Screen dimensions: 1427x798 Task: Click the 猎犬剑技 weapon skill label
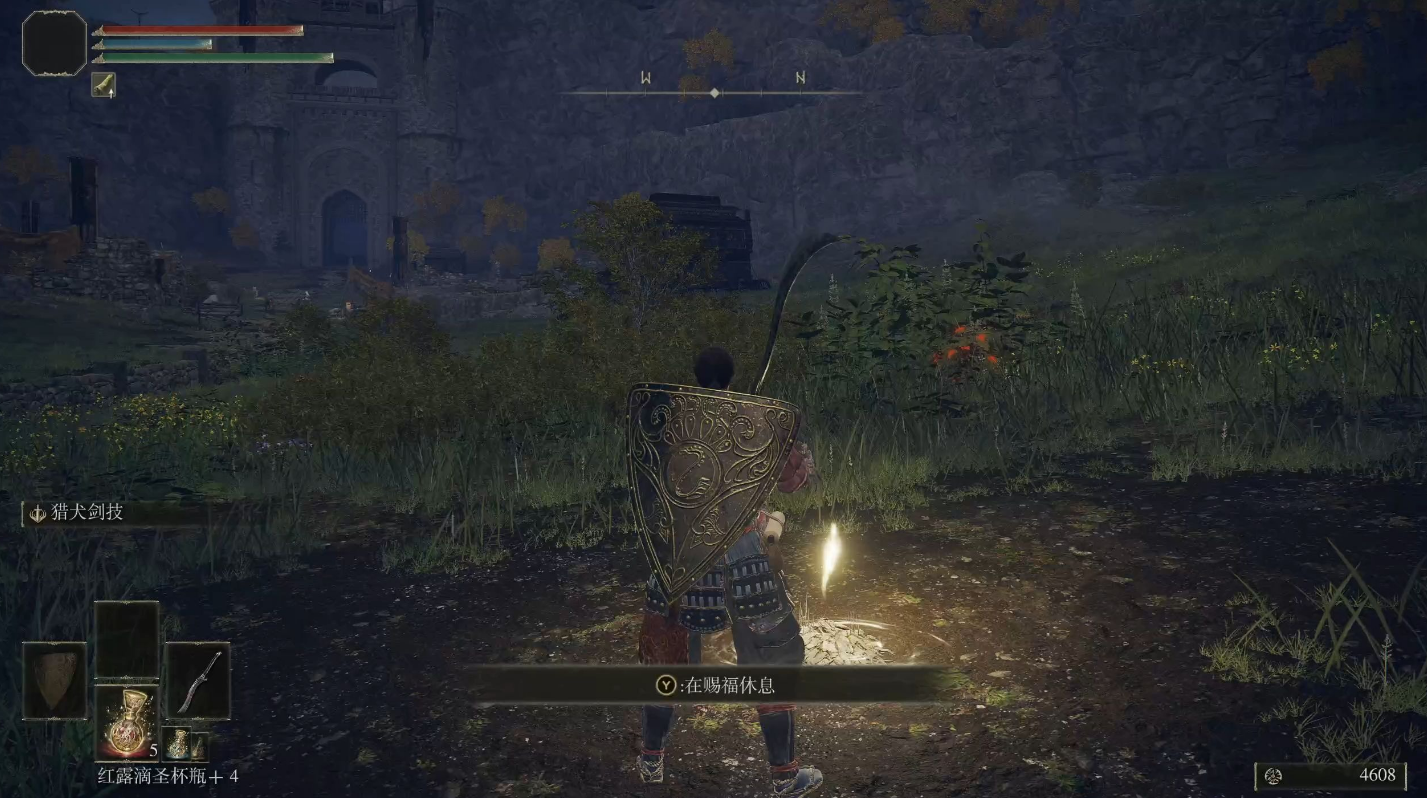88,513
